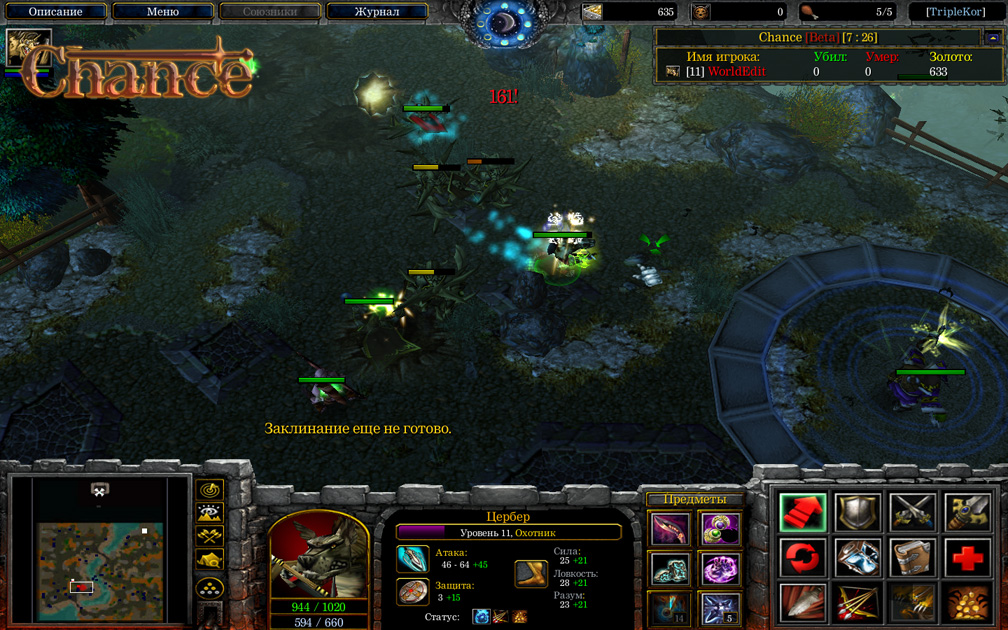Choose the shield Hold Position command
The width and height of the screenshot is (1008, 630).
click(x=858, y=512)
